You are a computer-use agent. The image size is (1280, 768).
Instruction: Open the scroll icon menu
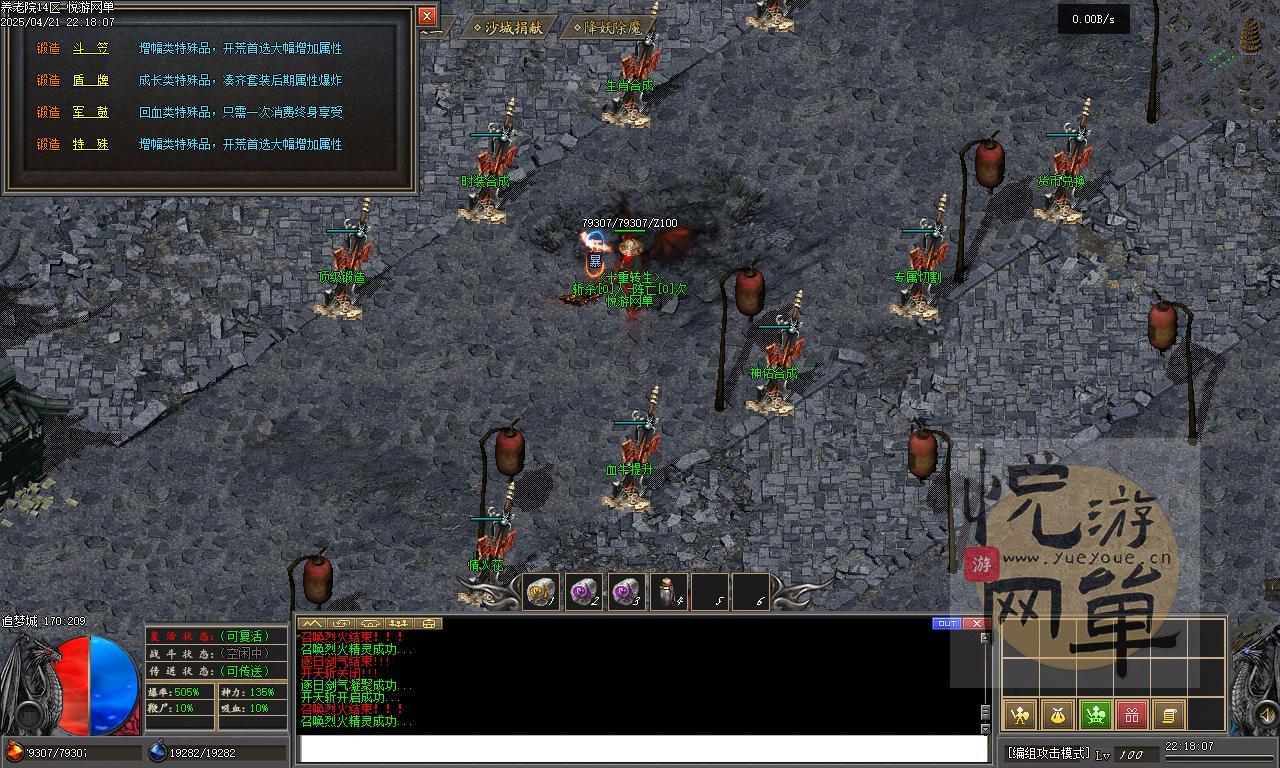pyautogui.click(x=1168, y=715)
